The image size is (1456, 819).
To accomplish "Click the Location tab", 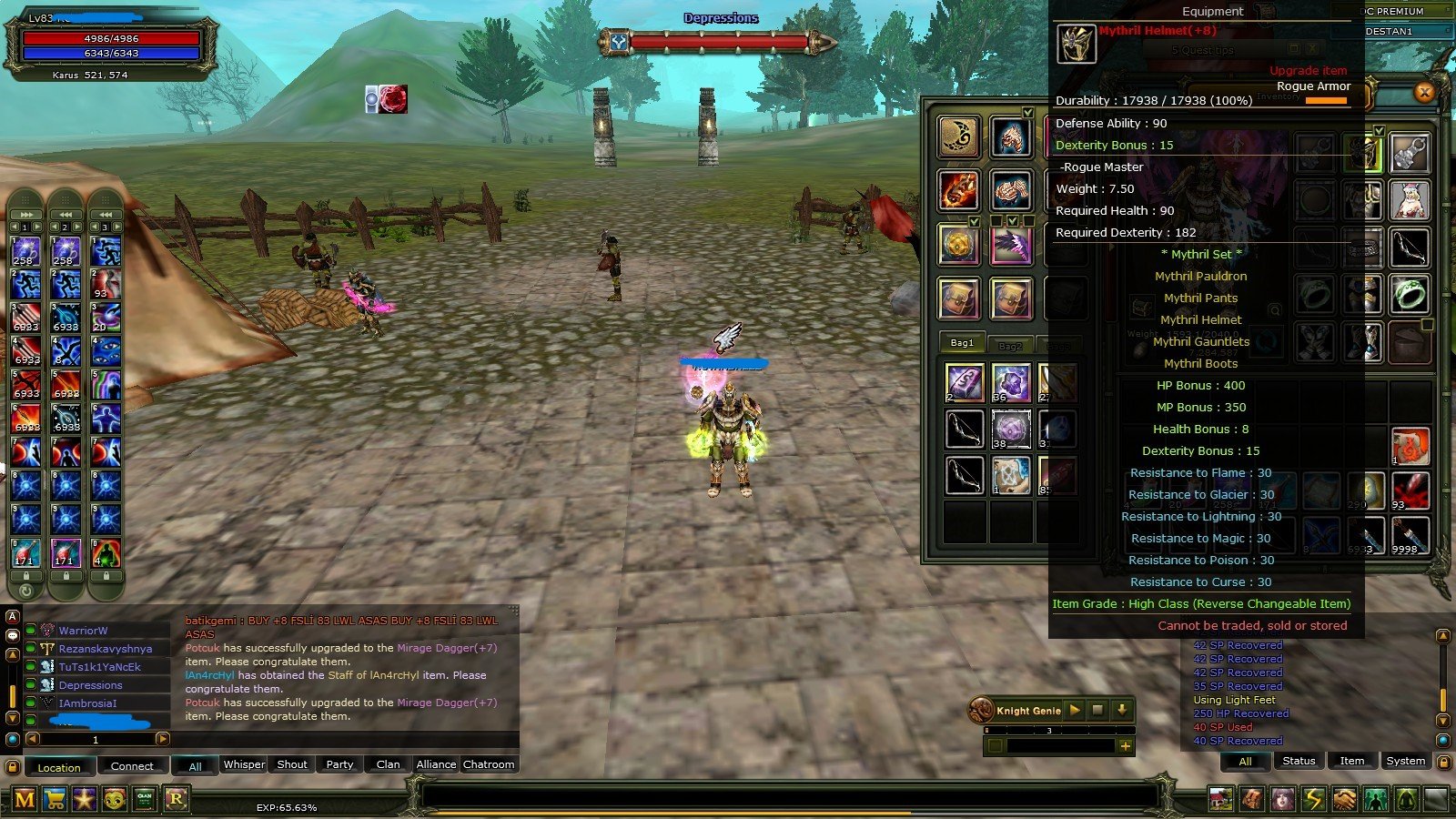I will coord(58,767).
